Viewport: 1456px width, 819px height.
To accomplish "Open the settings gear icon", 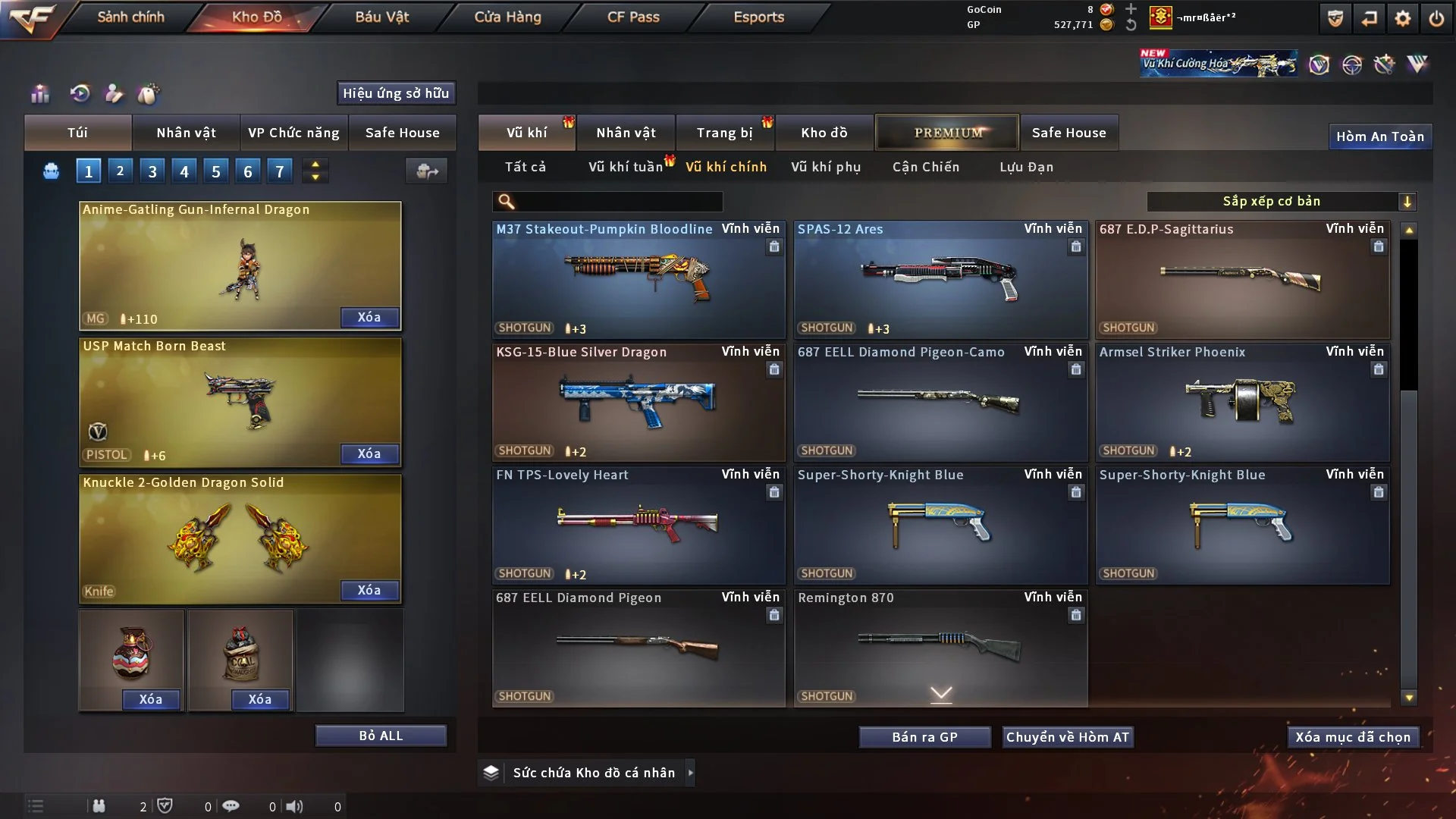I will (1403, 18).
